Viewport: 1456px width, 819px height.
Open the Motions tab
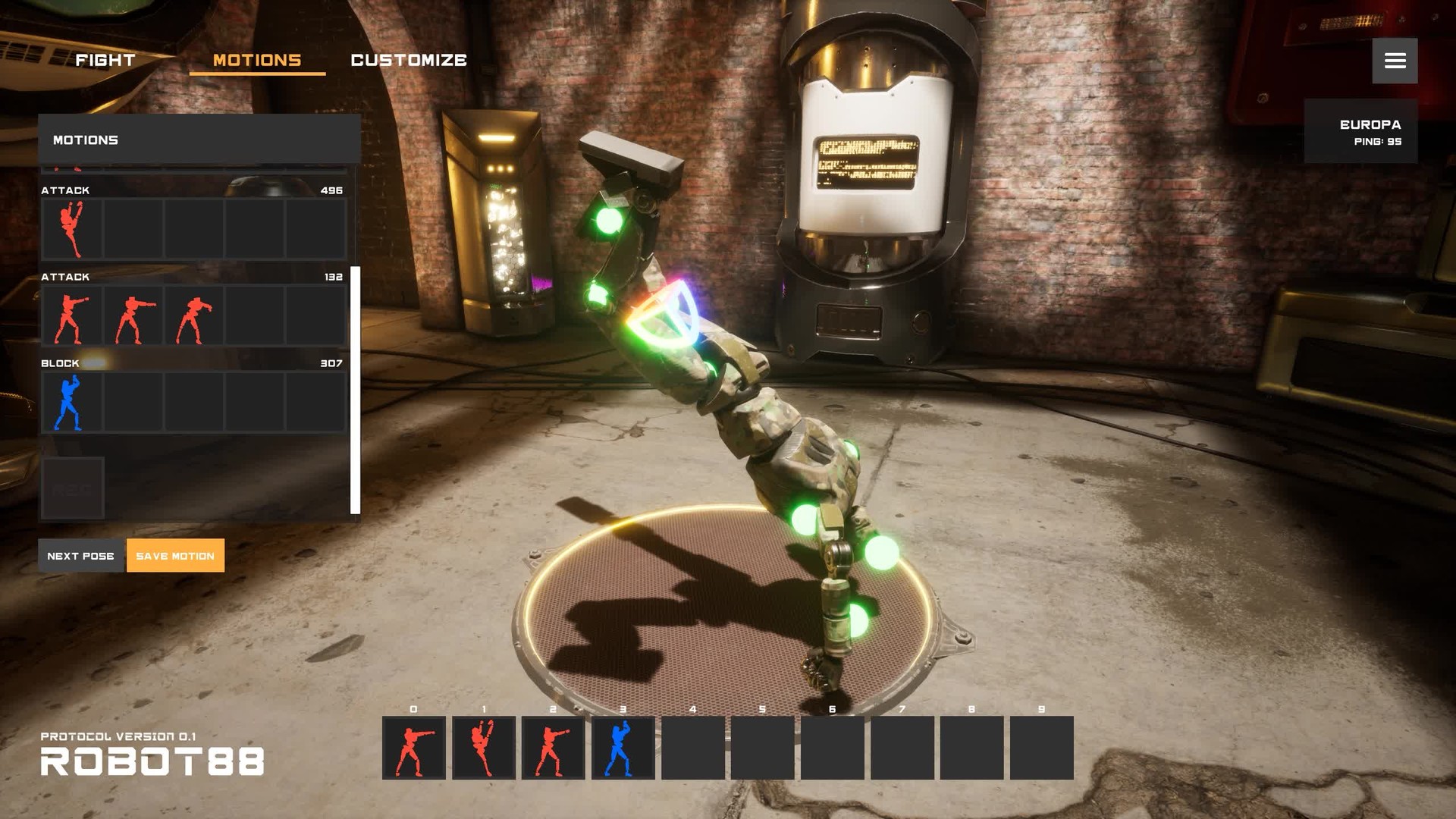click(257, 60)
